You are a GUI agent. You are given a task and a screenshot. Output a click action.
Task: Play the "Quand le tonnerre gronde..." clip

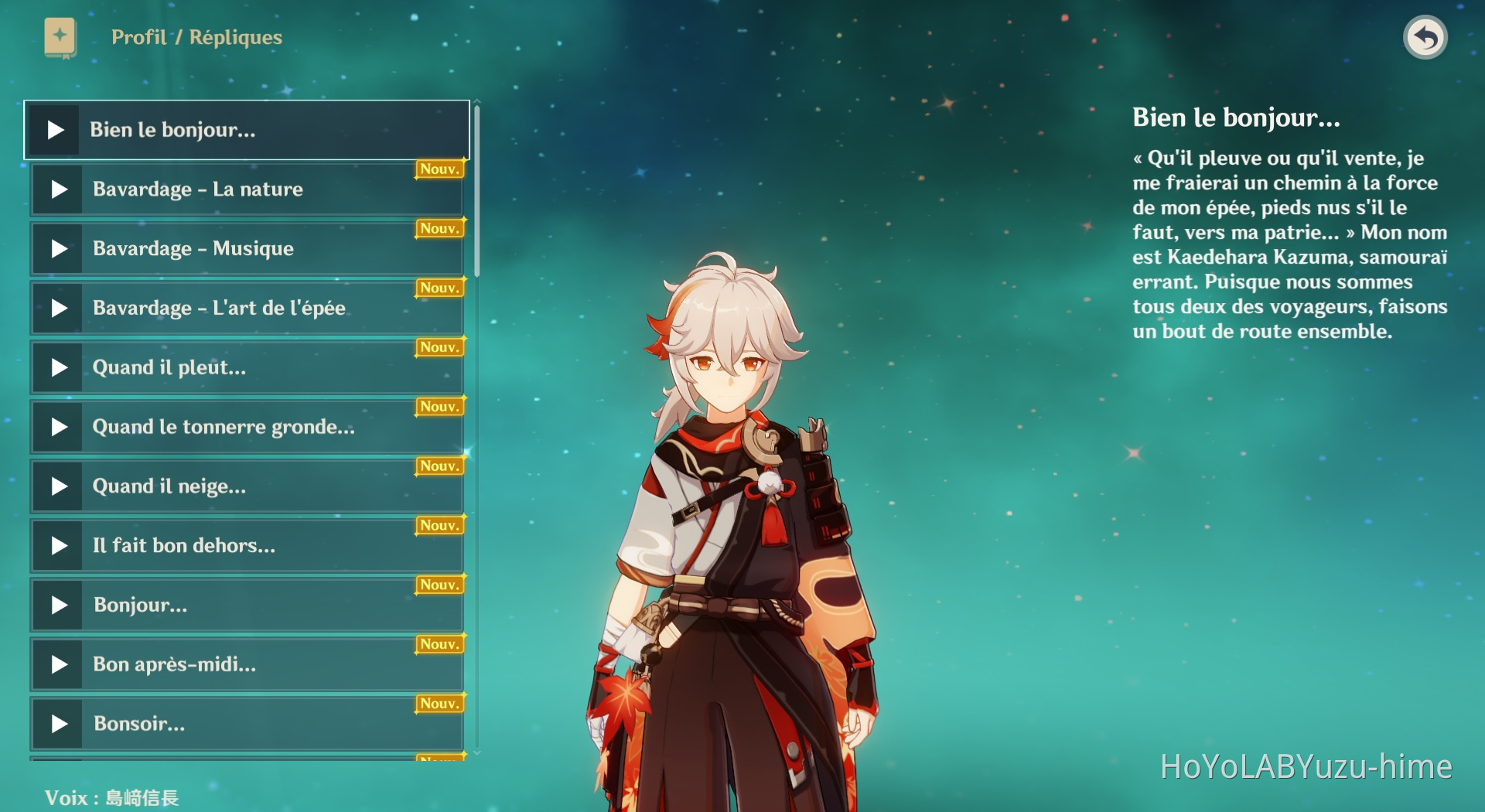point(57,426)
